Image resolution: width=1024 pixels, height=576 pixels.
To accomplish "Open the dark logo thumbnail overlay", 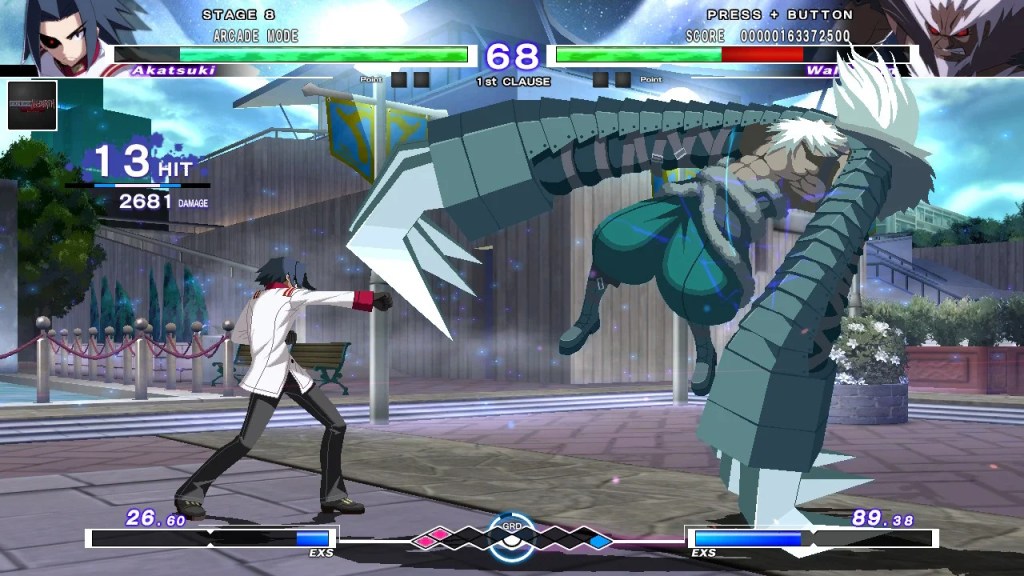I will pyautogui.click(x=32, y=104).
